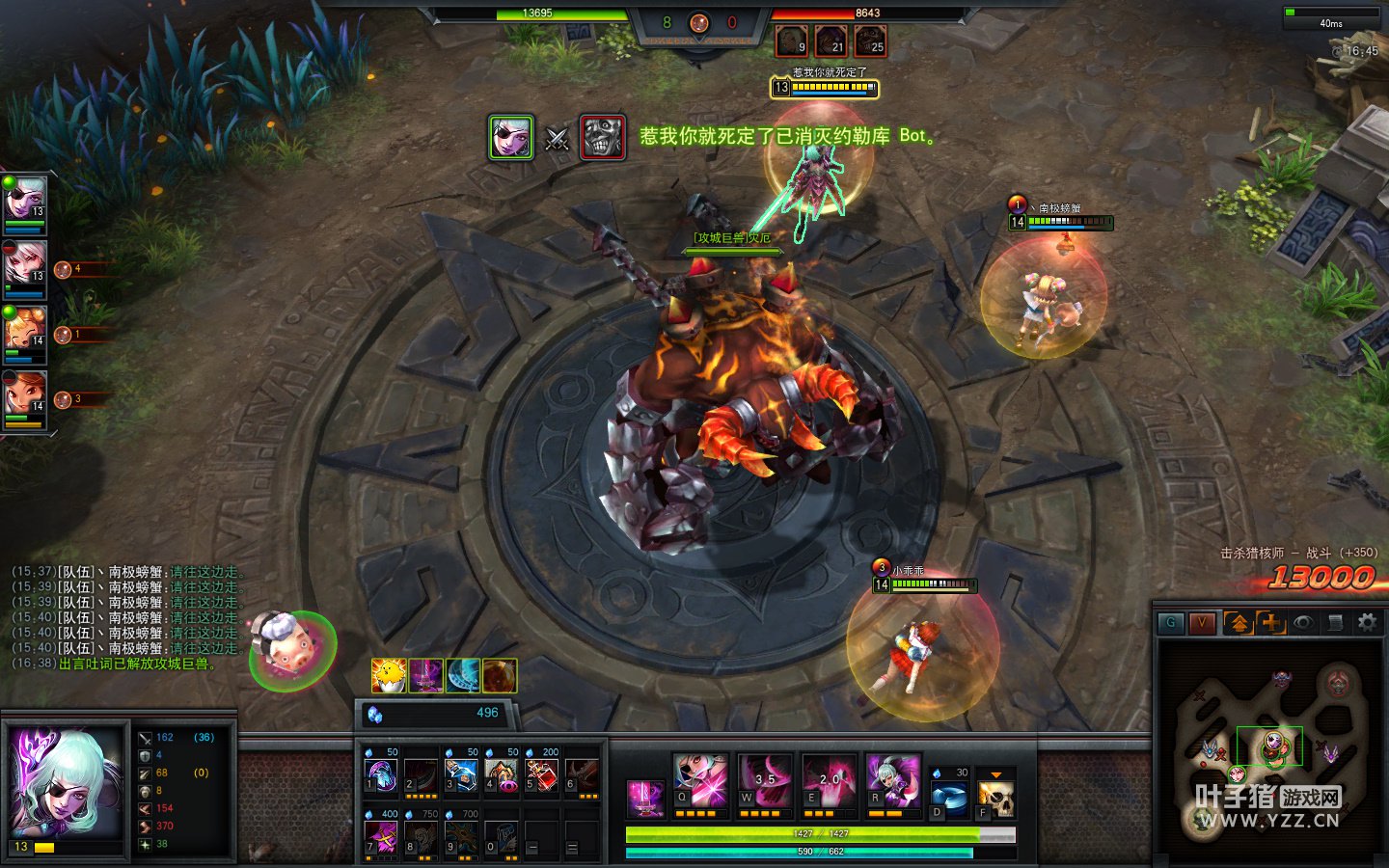This screenshot has width=1389, height=868.
Task: Open settings with the gear icon
Action: 1367,623
